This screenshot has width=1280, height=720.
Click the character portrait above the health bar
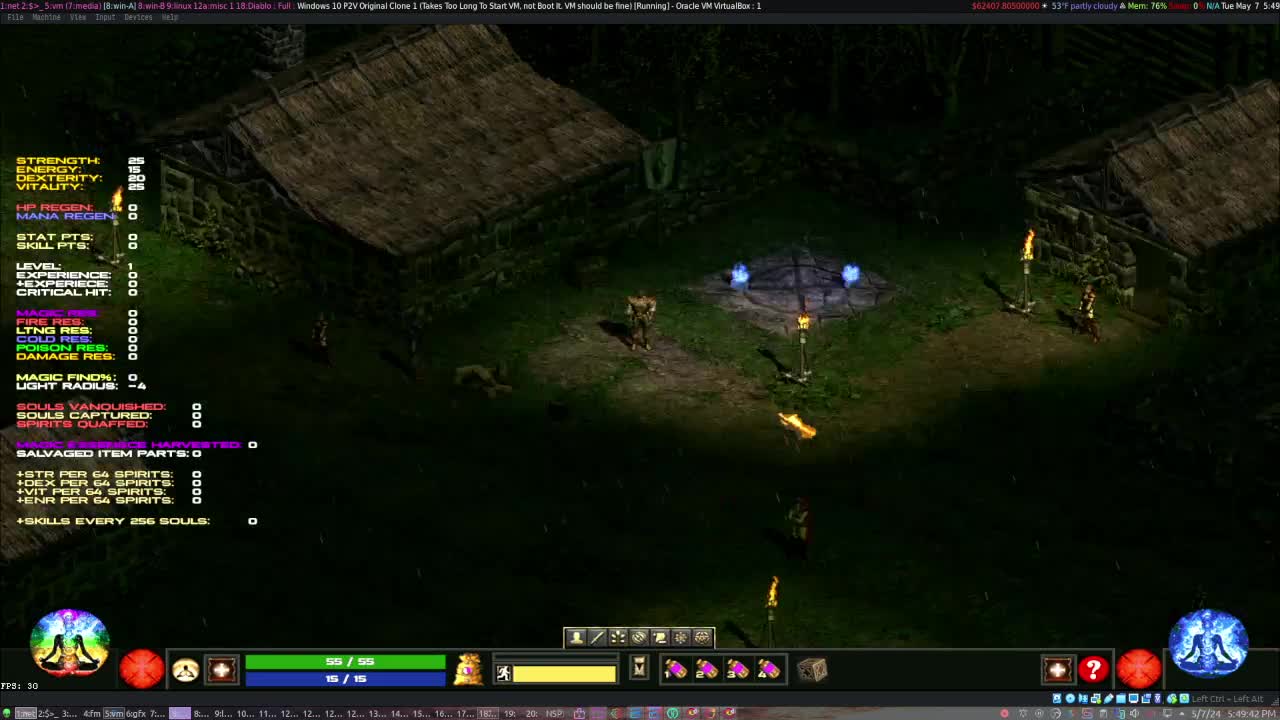point(185,669)
